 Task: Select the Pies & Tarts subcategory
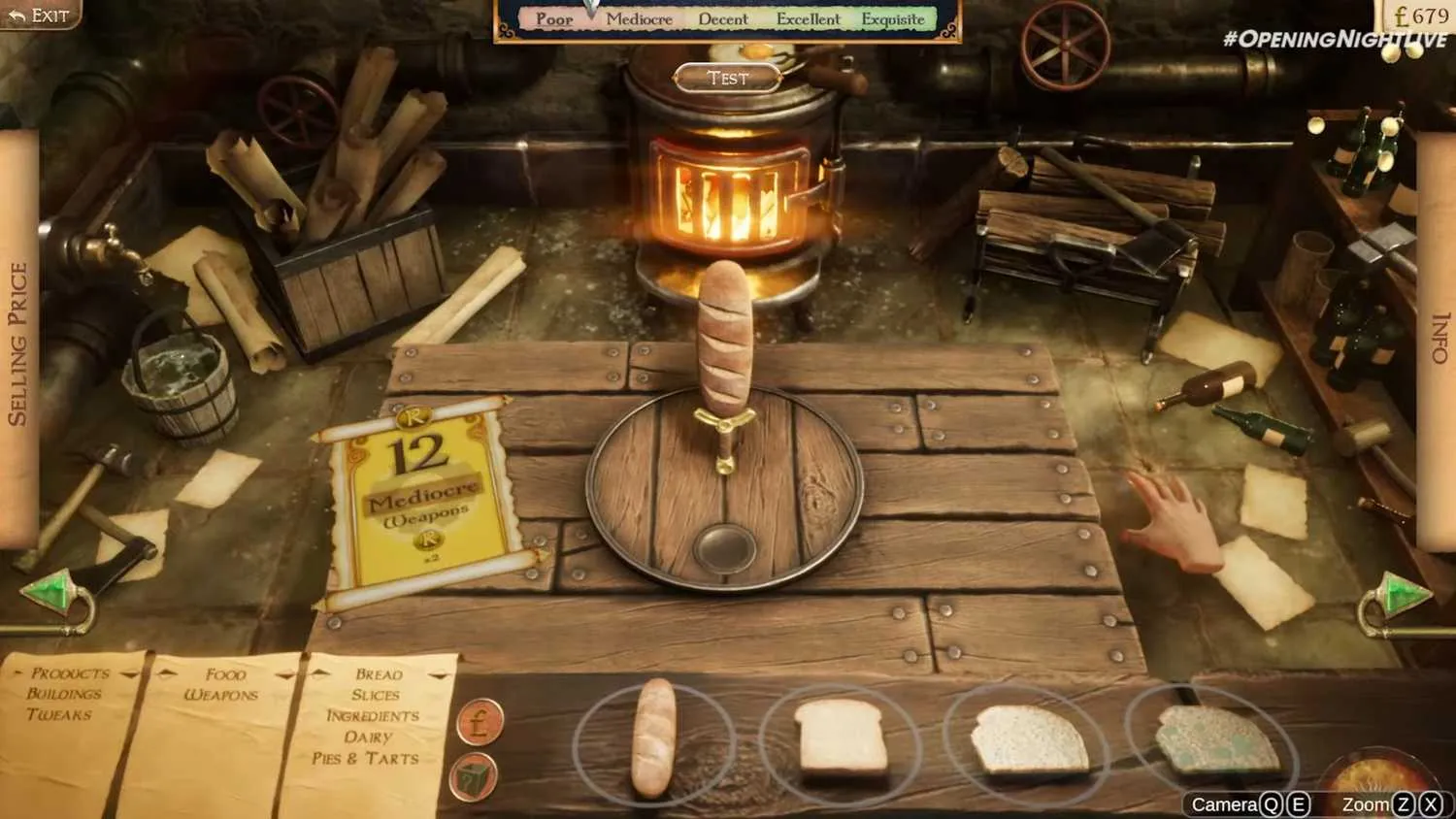click(x=366, y=759)
